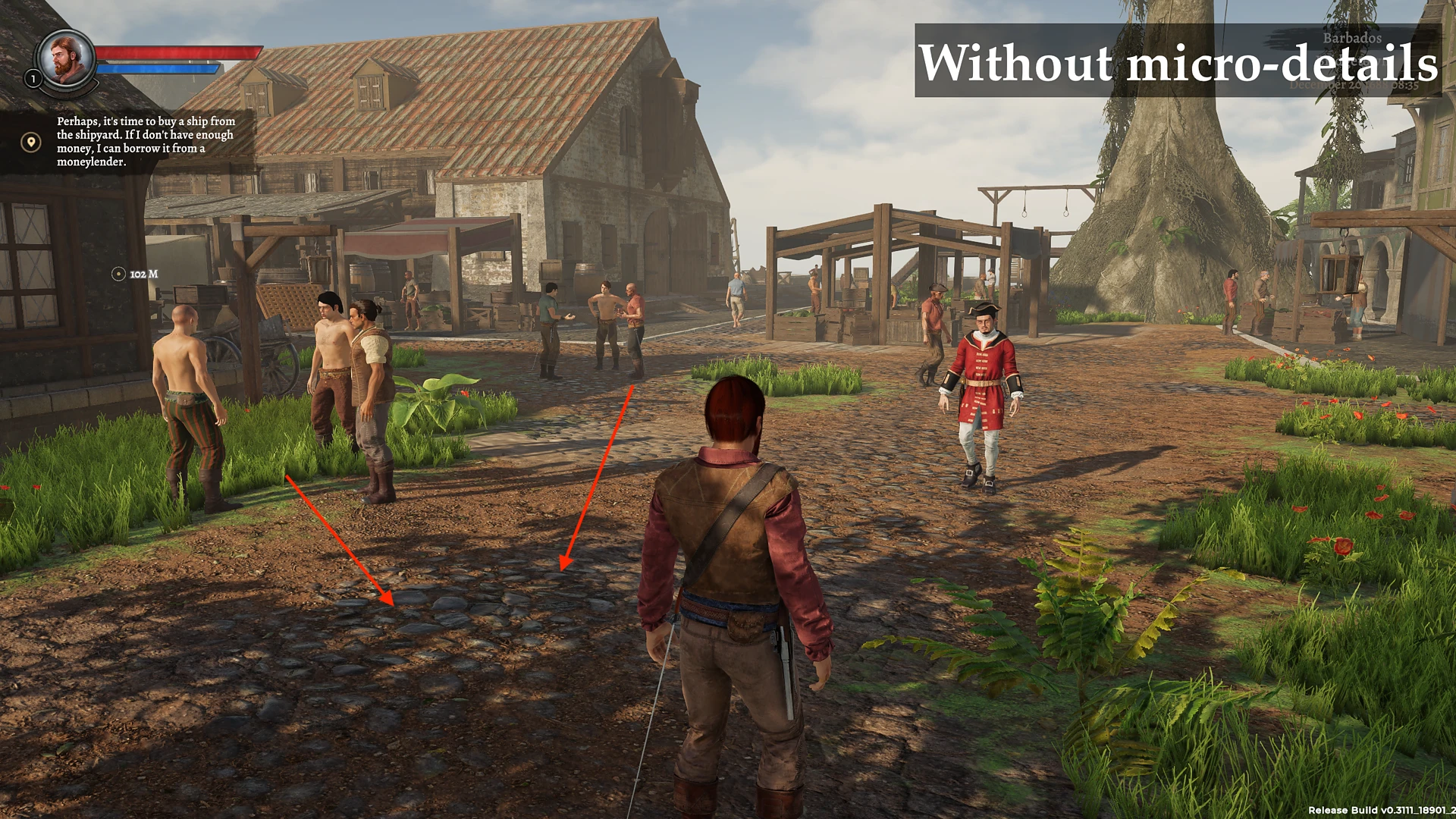Image resolution: width=1456 pixels, height=819 pixels.
Task: Click the red health bar fill
Action: pyautogui.click(x=178, y=53)
